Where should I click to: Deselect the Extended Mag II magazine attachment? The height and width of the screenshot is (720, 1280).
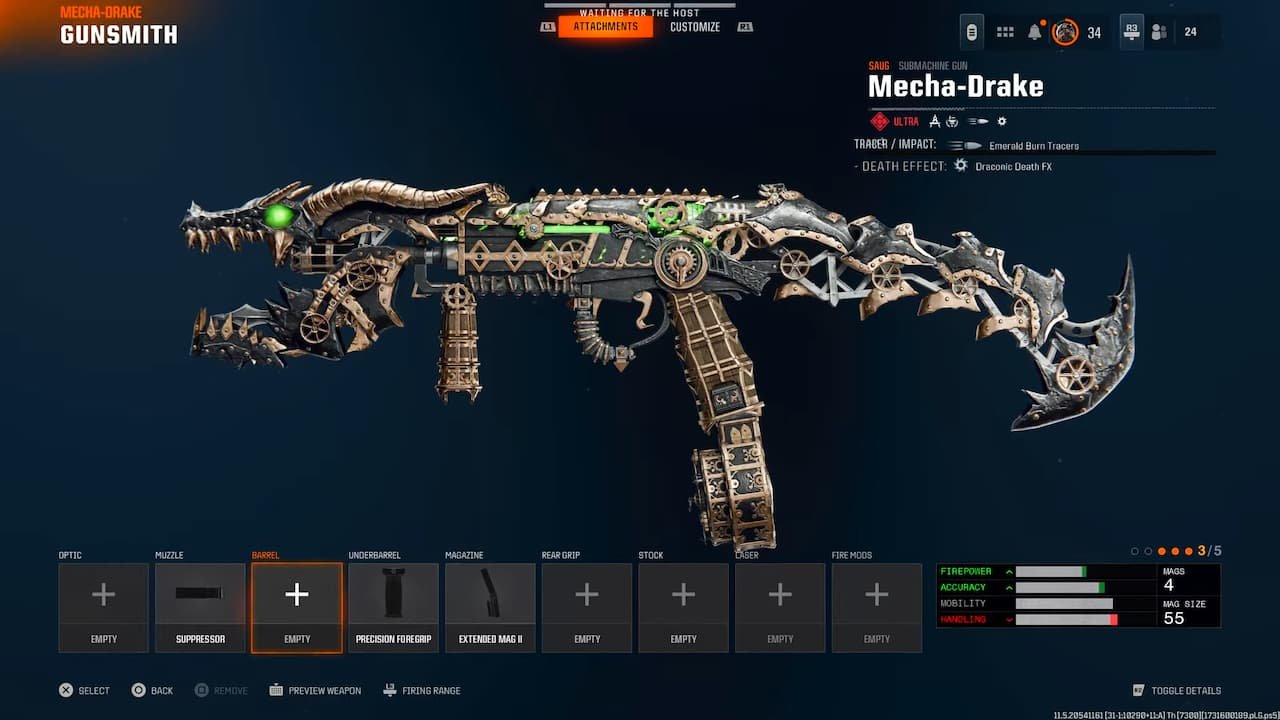point(490,605)
